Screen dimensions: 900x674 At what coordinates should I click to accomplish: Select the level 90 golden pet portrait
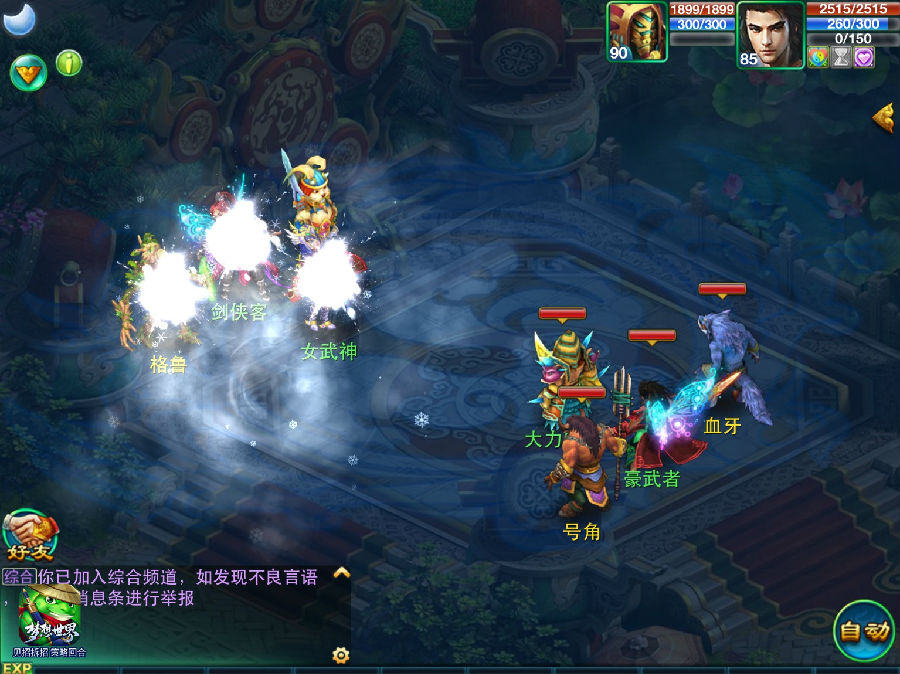(x=637, y=32)
